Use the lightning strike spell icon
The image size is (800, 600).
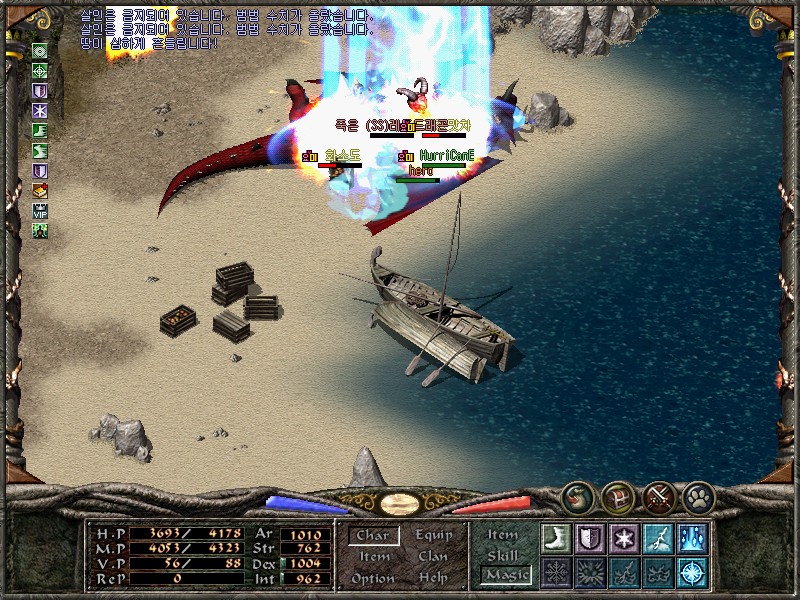pos(658,538)
